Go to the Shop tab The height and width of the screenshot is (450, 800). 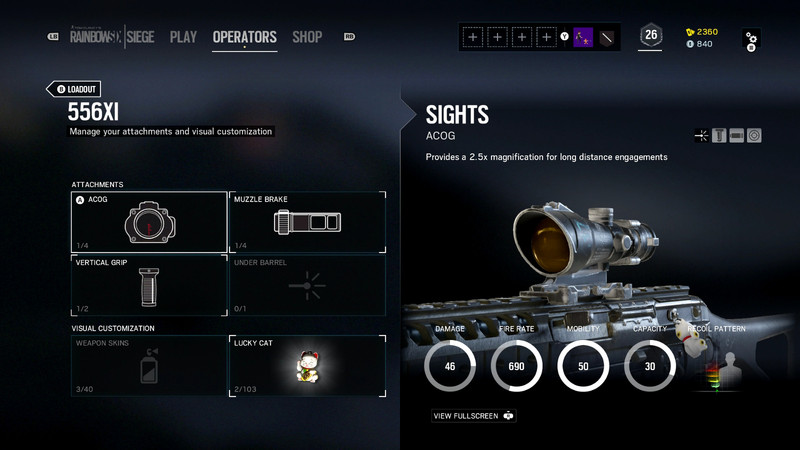tap(307, 37)
